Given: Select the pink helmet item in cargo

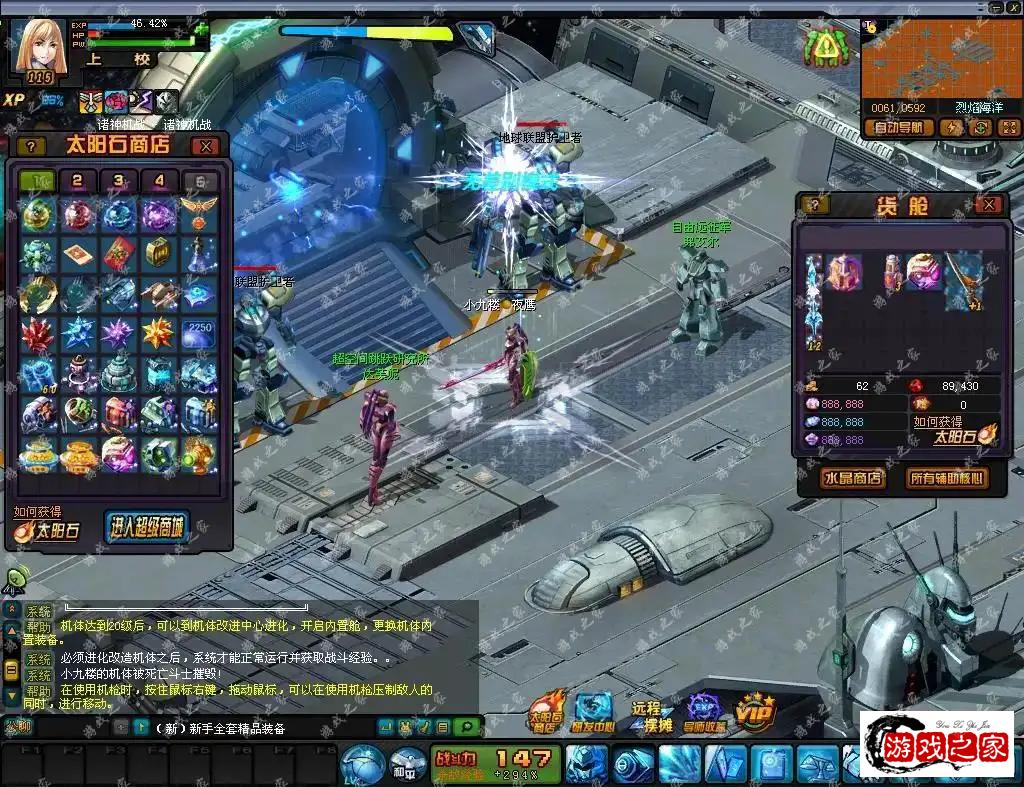Looking at the screenshot, I should pyautogui.click(x=923, y=271).
